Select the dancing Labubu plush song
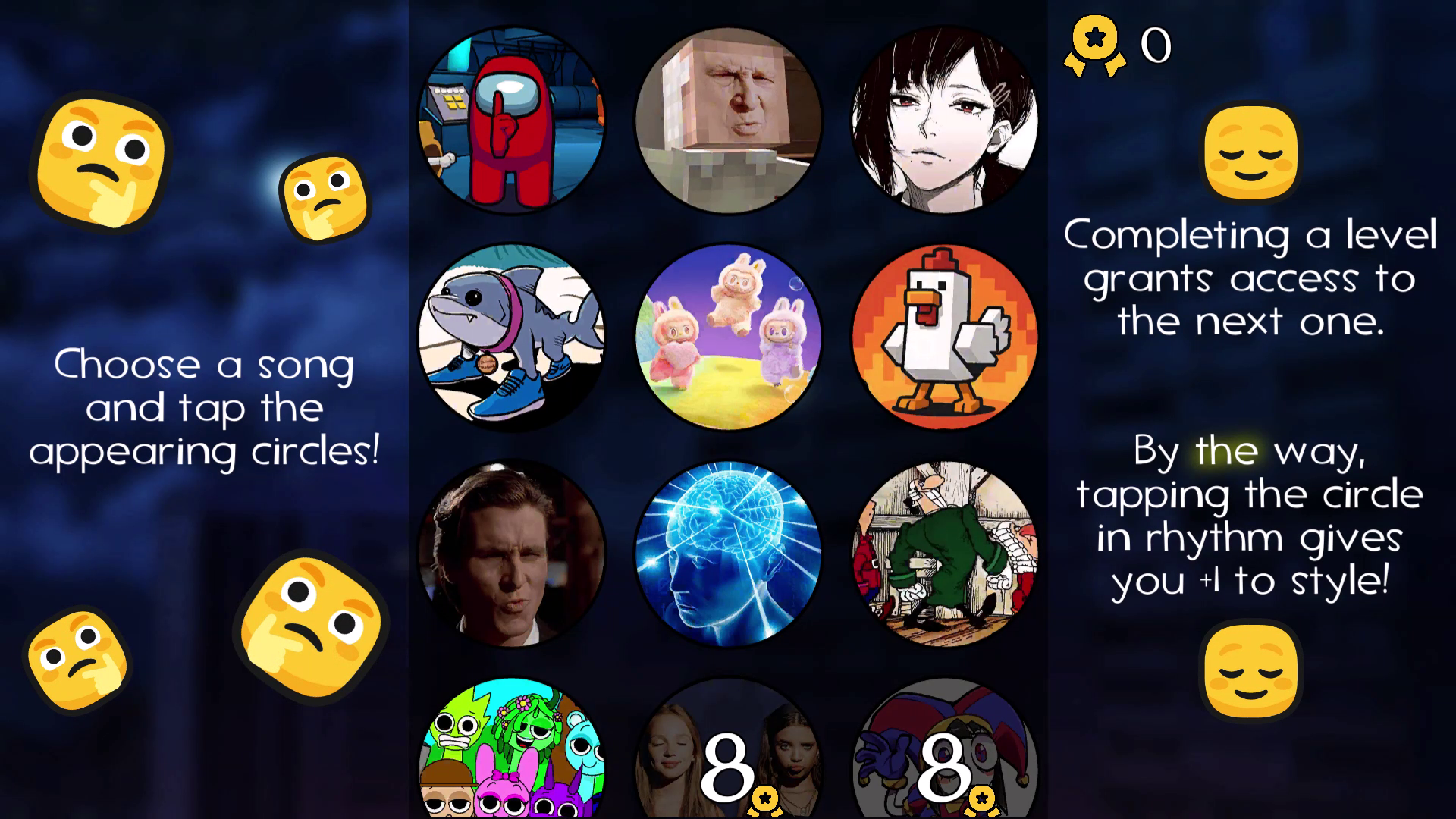Screen dimensions: 1456x819 pyautogui.click(x=728, y=337)
